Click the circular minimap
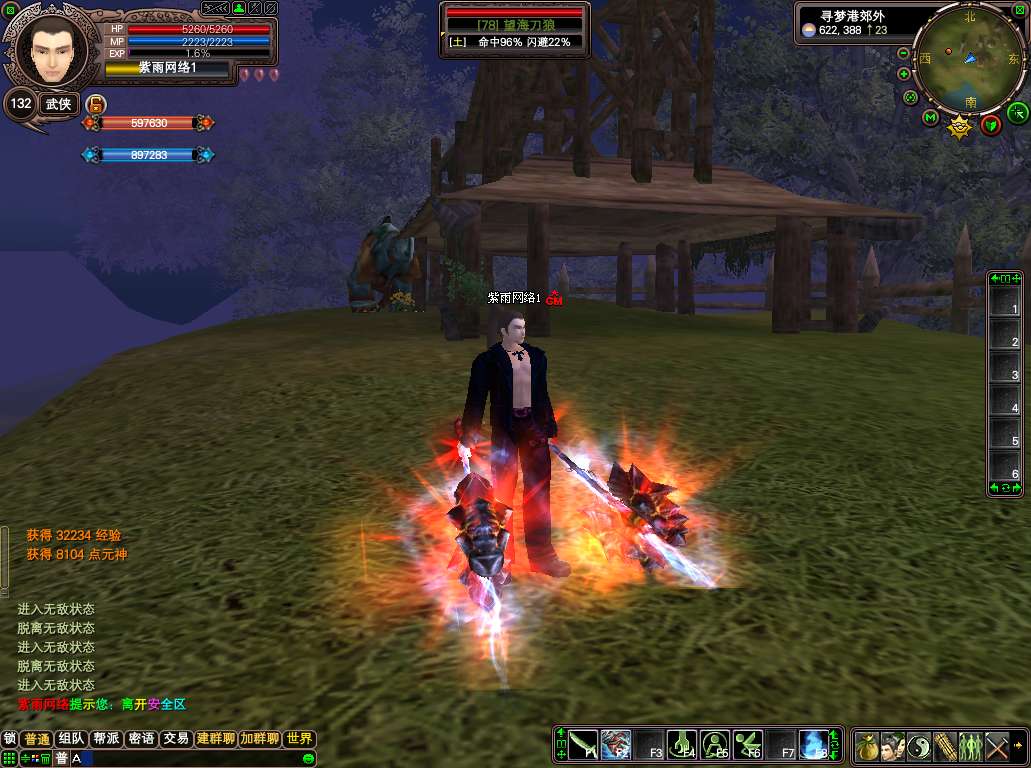Screen dimensions: 1031x768 (969, 59)
